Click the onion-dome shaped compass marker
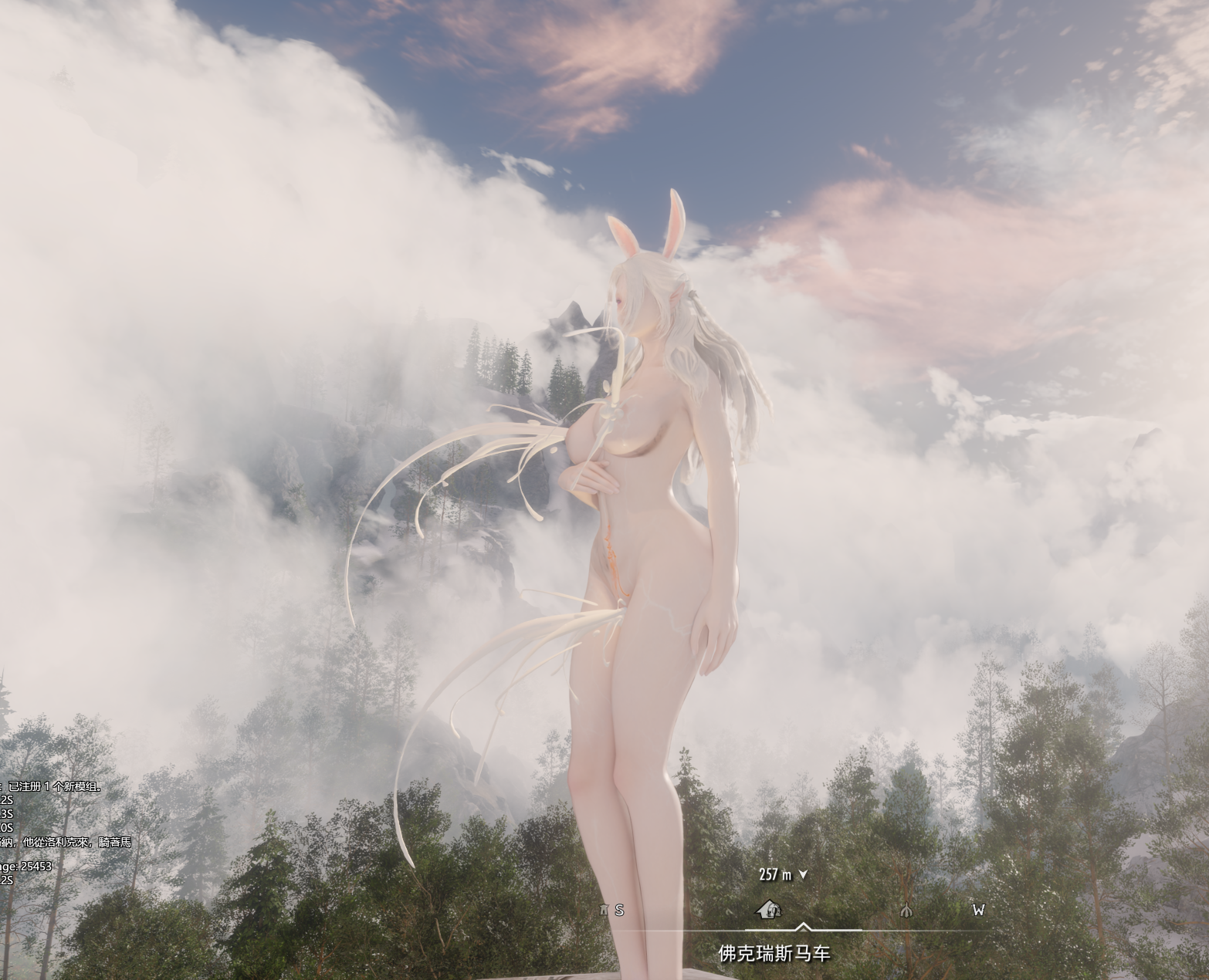The height and width of the screenshot is (980, 1209). click(x=906, y=910)
